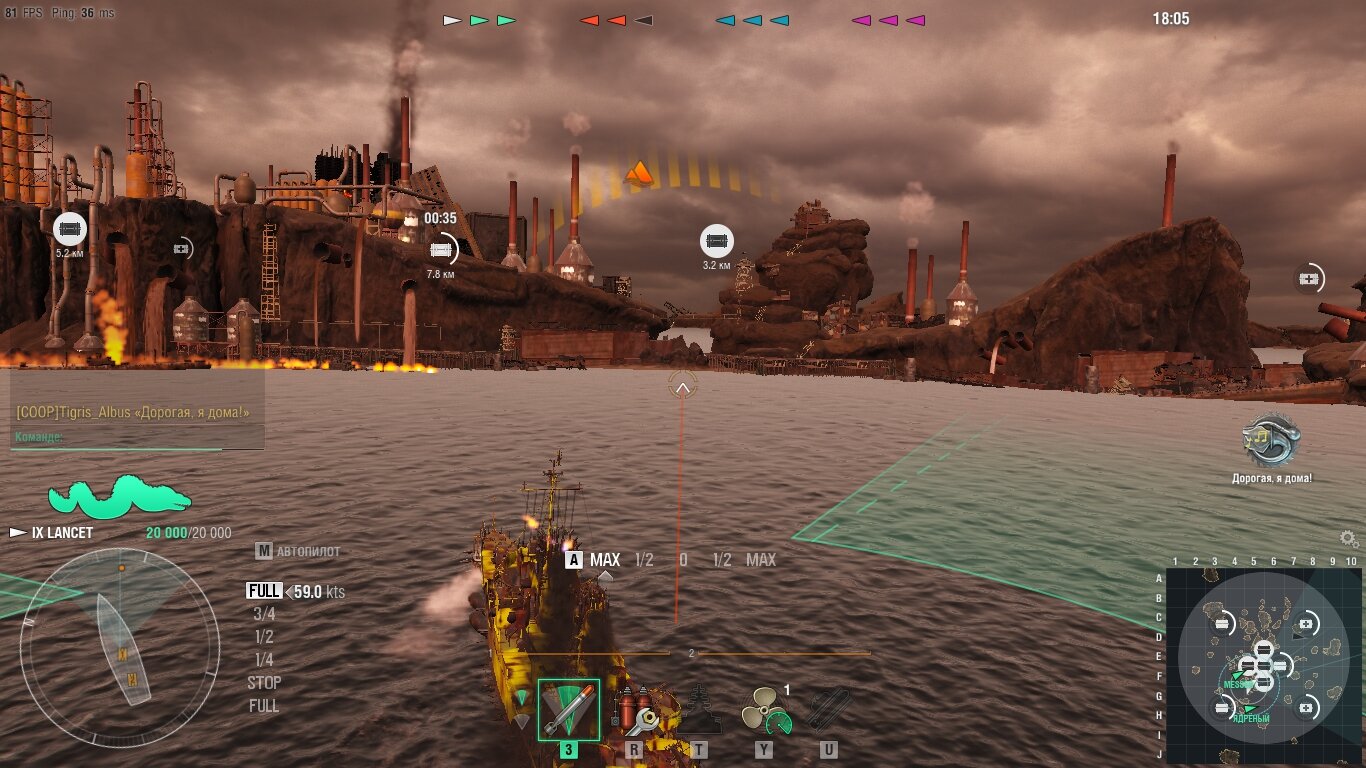Set engine telegraph to 1/4 speed
This screenshot has height=768, width=1366.
(x=264, y=660)
